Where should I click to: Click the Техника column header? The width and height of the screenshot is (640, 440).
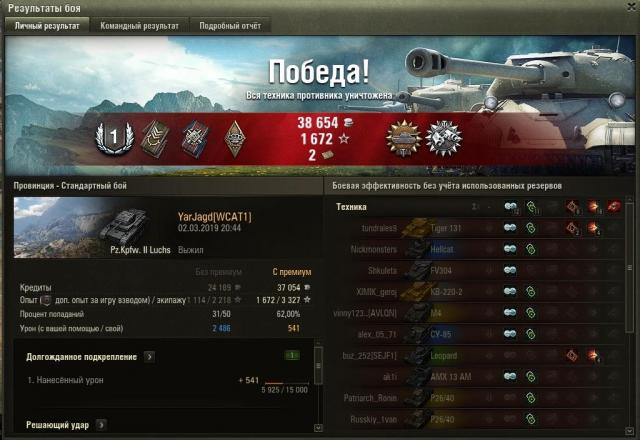[x=351, y=207]
